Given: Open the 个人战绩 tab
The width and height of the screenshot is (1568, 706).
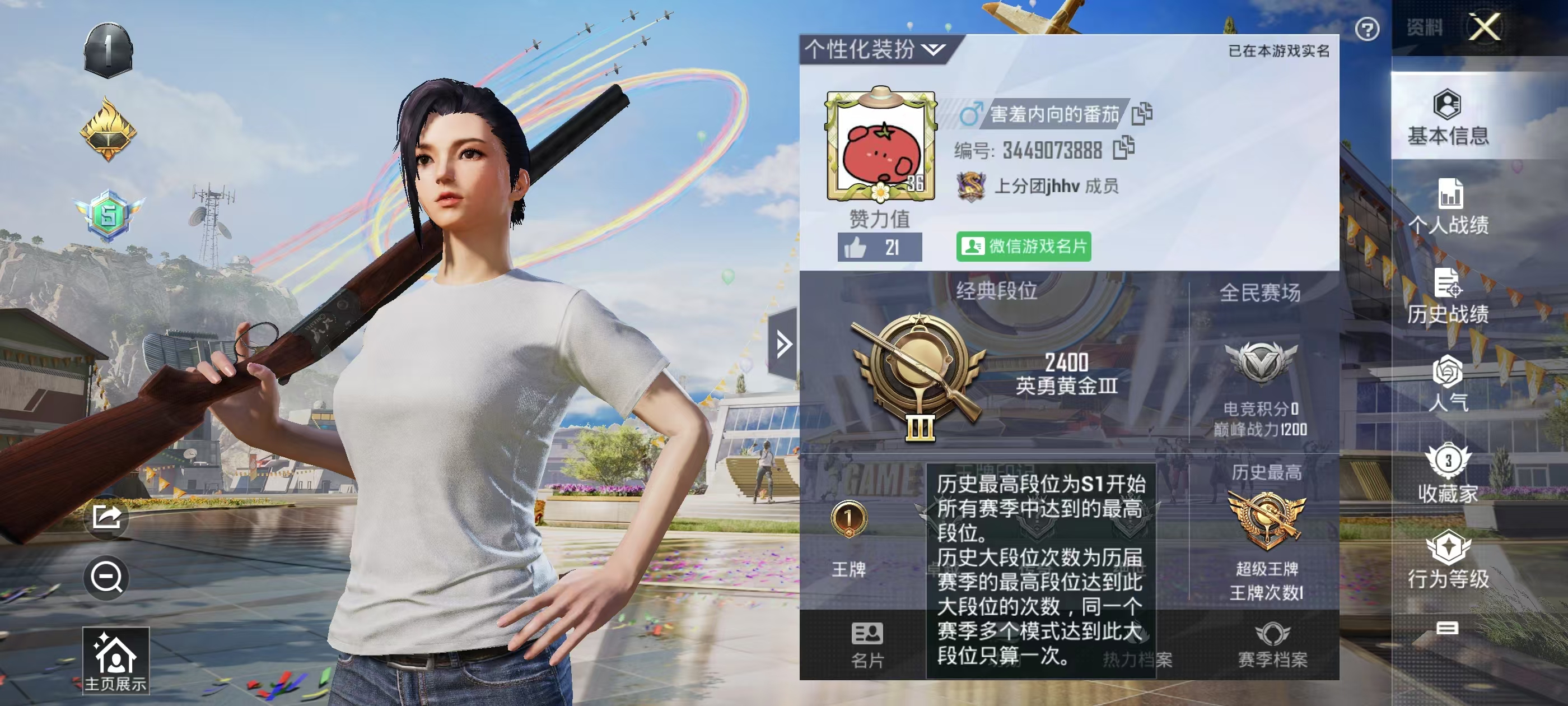Looking at the screenshot, I should [1448, 207].
